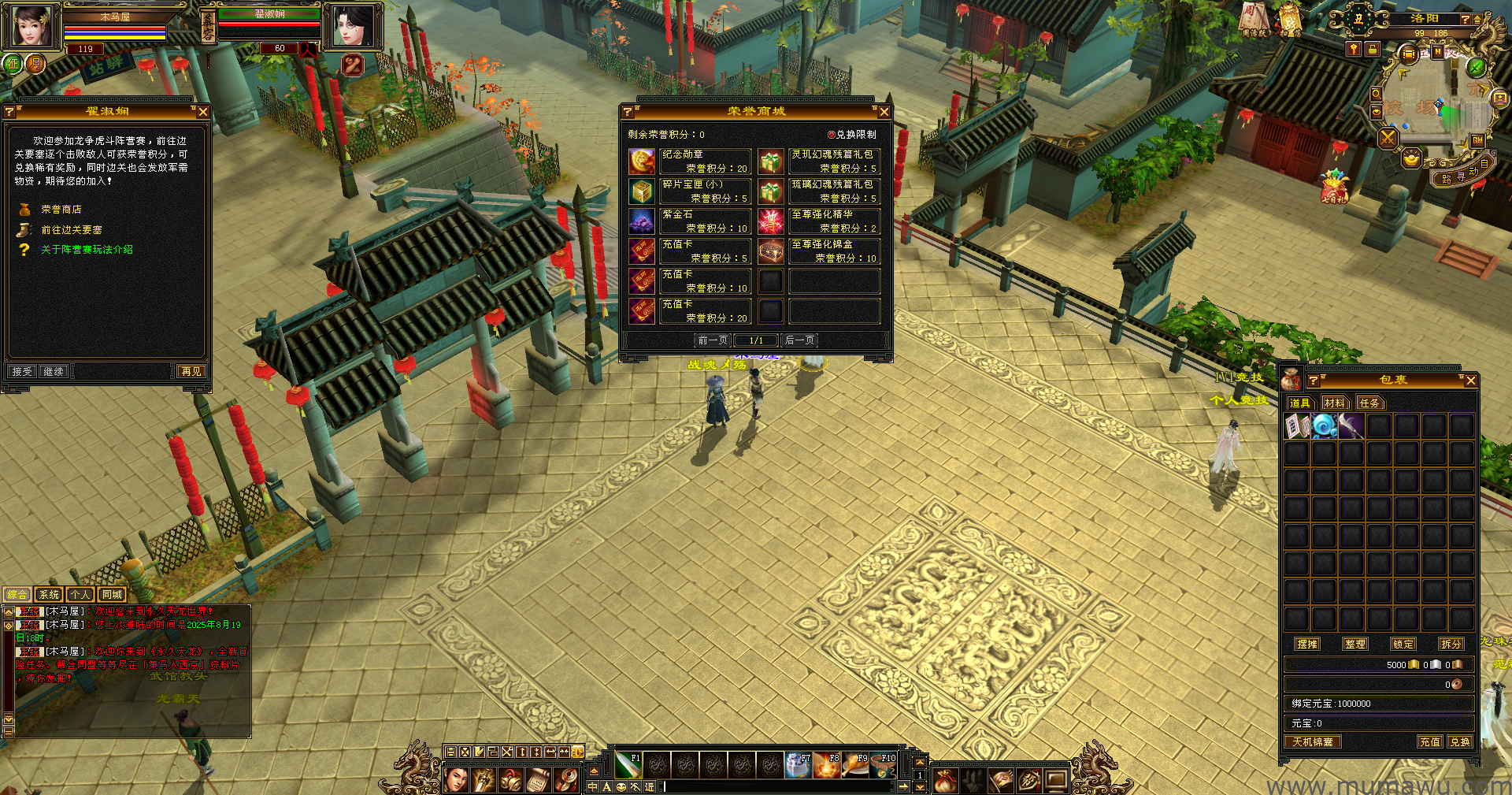Click the 整理 sort button in bag
This screenshot has height=795, width=1512.
[1355, 644]
